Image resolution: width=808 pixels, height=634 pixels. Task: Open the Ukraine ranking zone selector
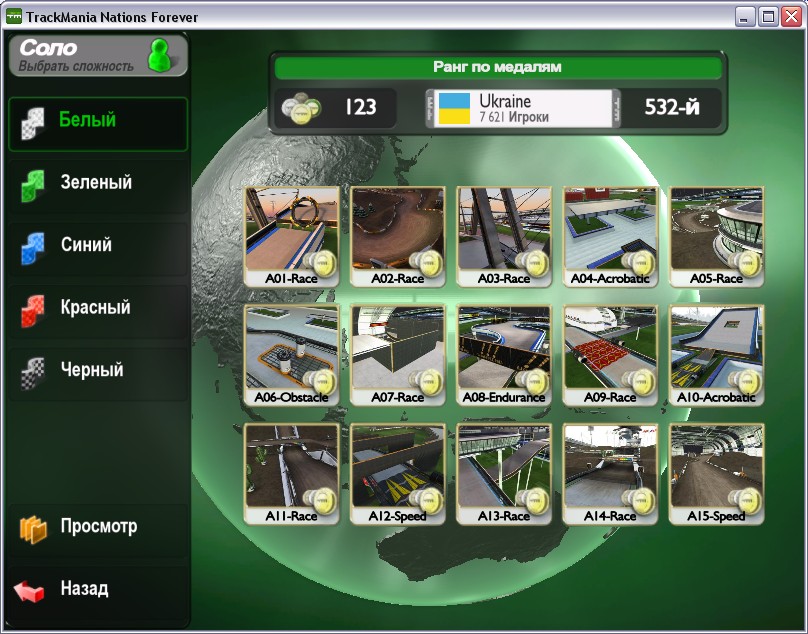point(519,109)
